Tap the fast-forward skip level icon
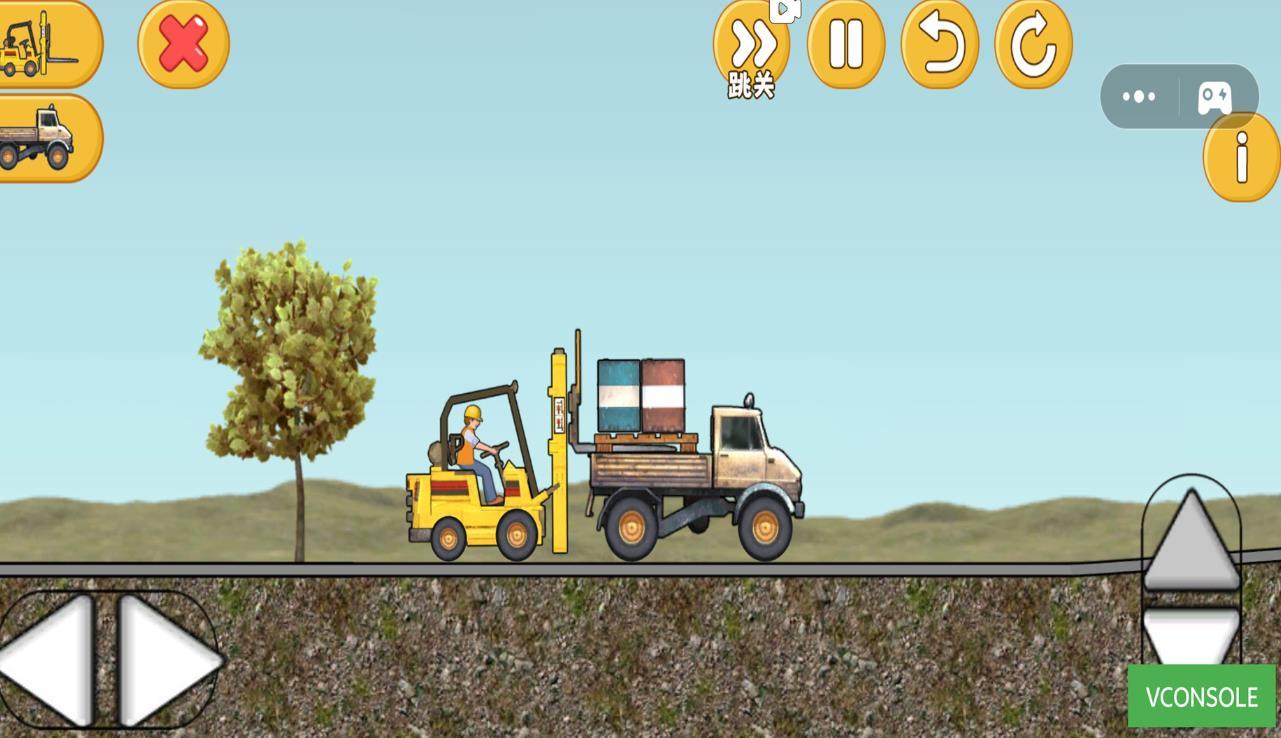 click(x=750, y=44)
